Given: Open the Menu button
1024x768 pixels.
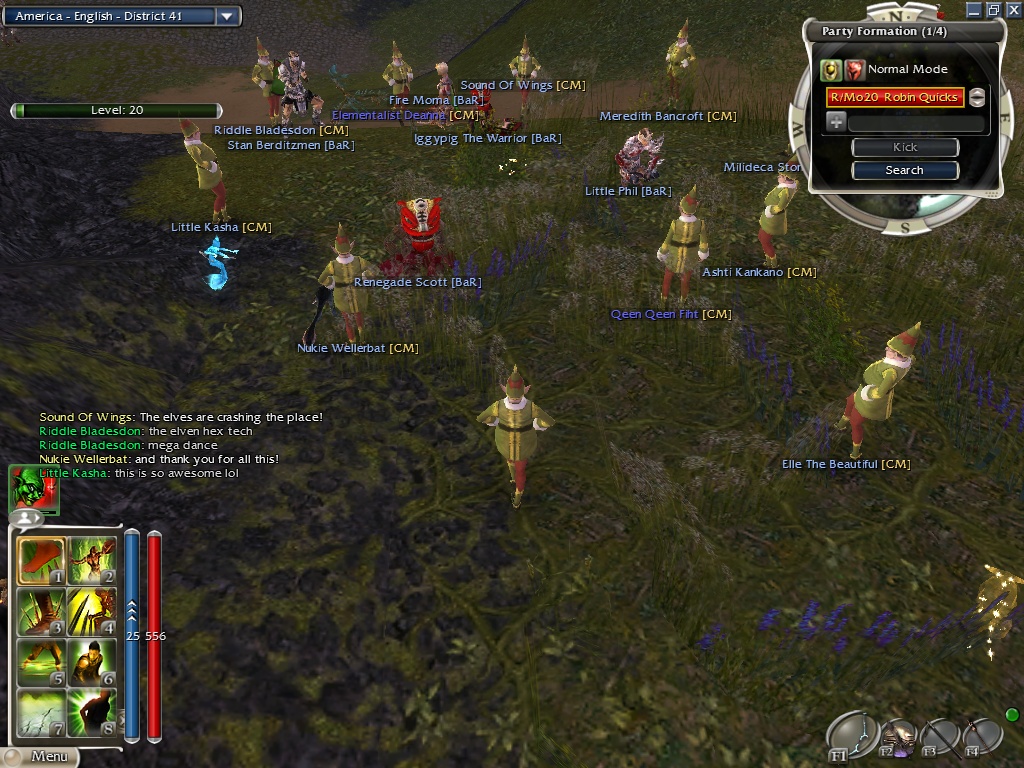Looking at the screenshot, I should 40,757.
